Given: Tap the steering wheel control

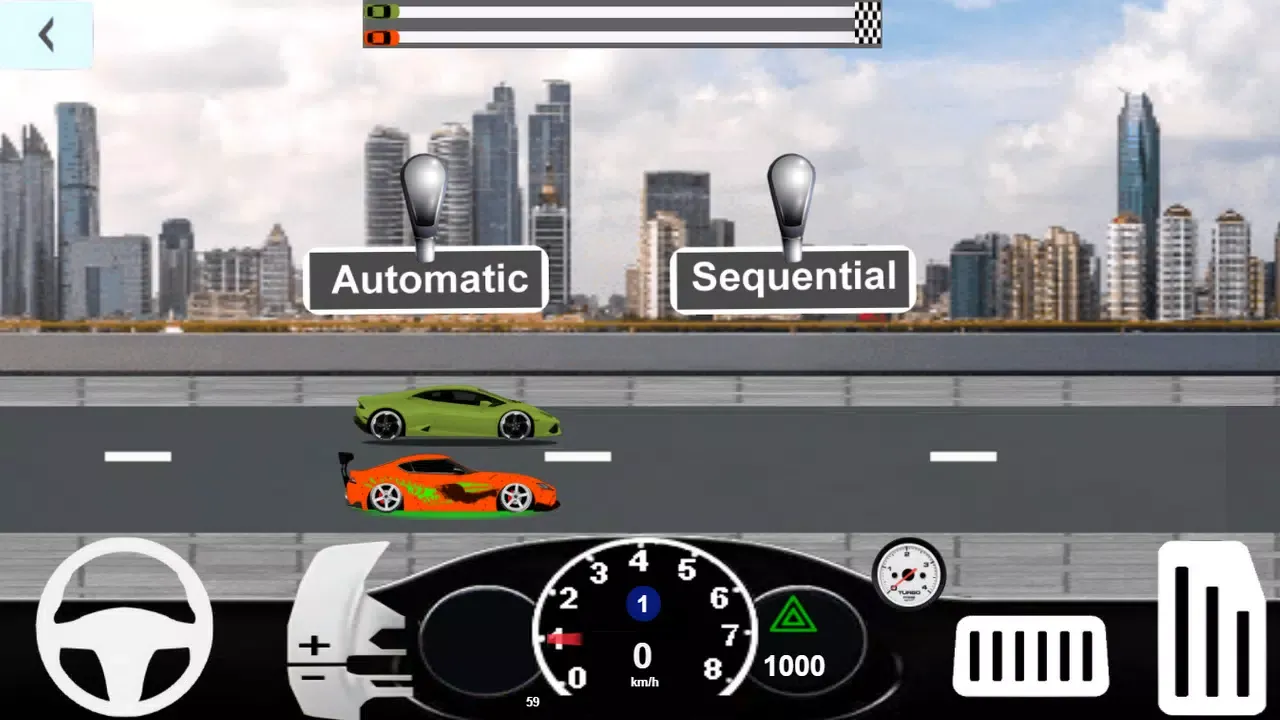Looking at the screenshot, I should pyautogui.click(x=124, y=626).
